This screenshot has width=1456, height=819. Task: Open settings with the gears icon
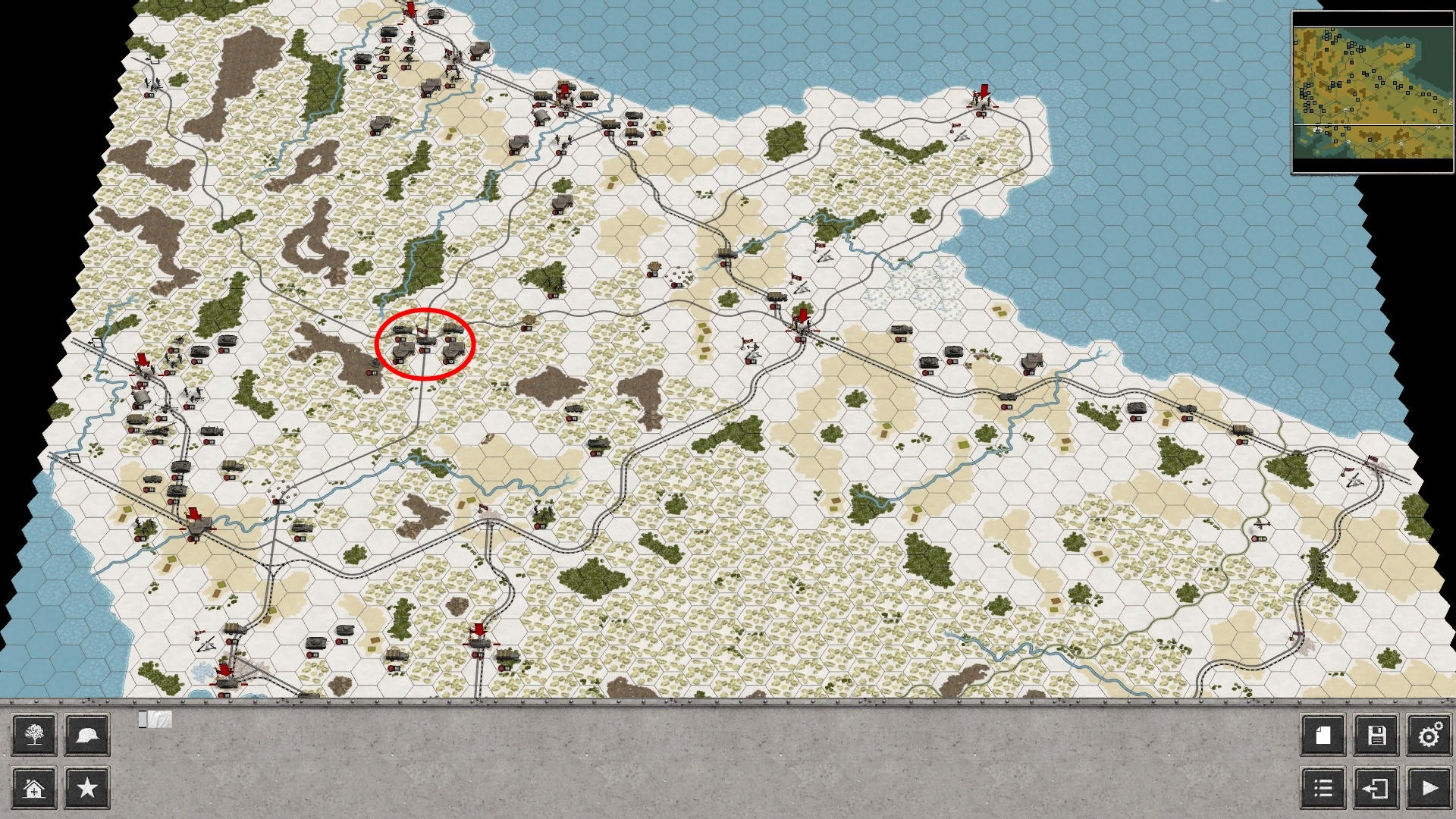click(1429, 735)
